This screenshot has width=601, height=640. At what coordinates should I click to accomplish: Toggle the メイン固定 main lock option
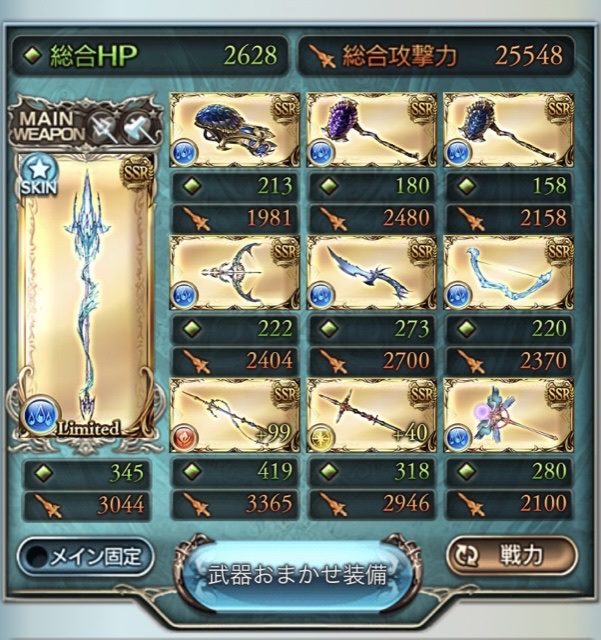point(86,556)
